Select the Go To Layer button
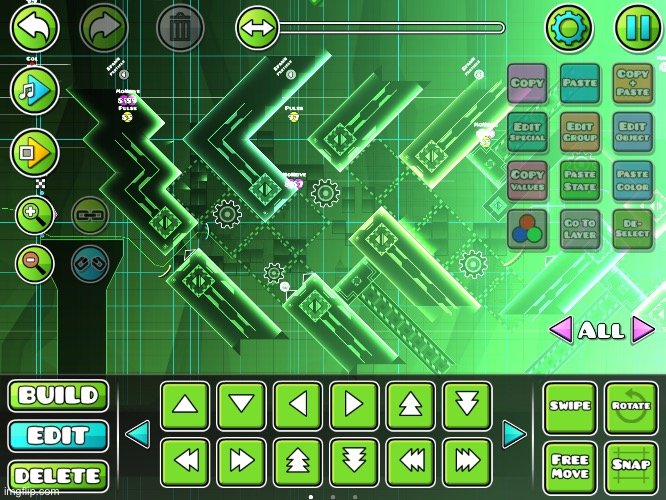The image size is (666, 500). point(580,229)
